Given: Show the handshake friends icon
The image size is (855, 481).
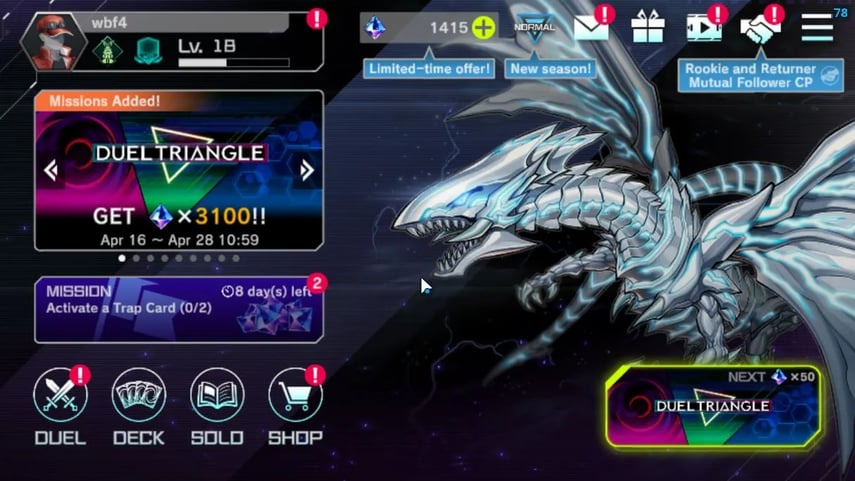Looking at the screenshot, I should point(760,28).
